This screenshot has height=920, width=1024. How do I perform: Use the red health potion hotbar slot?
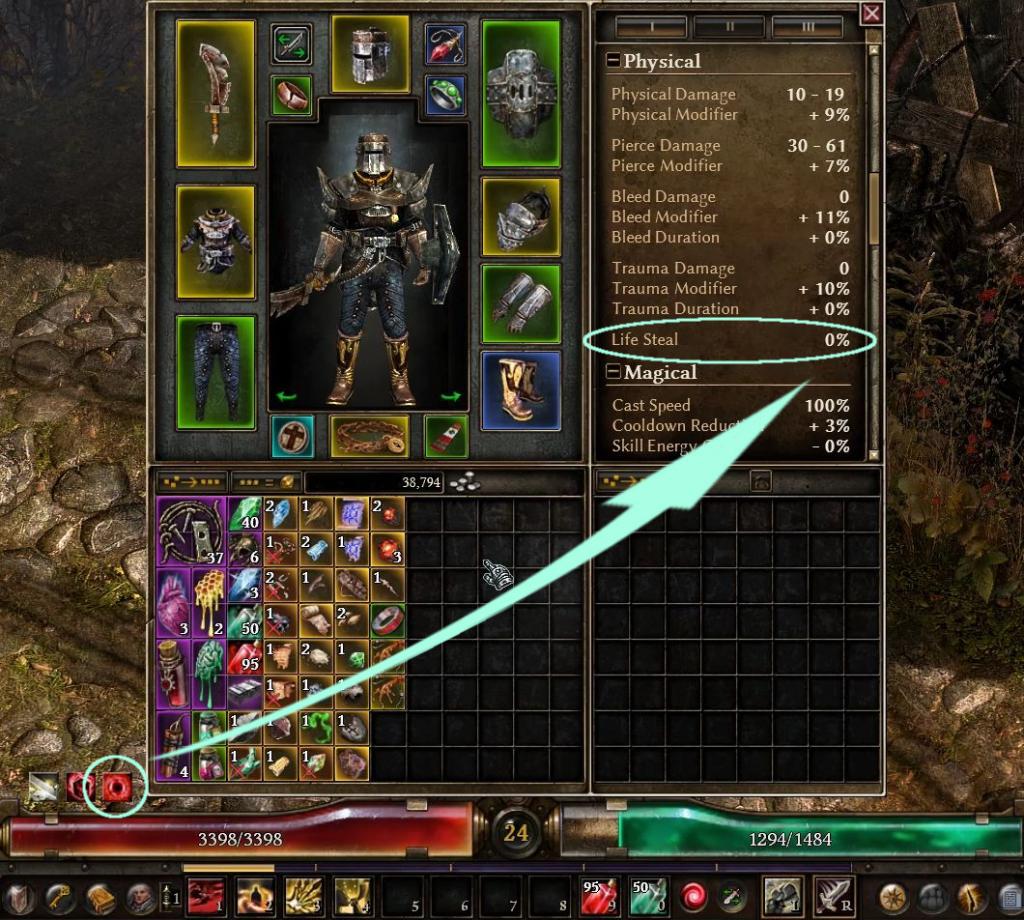[596, 894]
